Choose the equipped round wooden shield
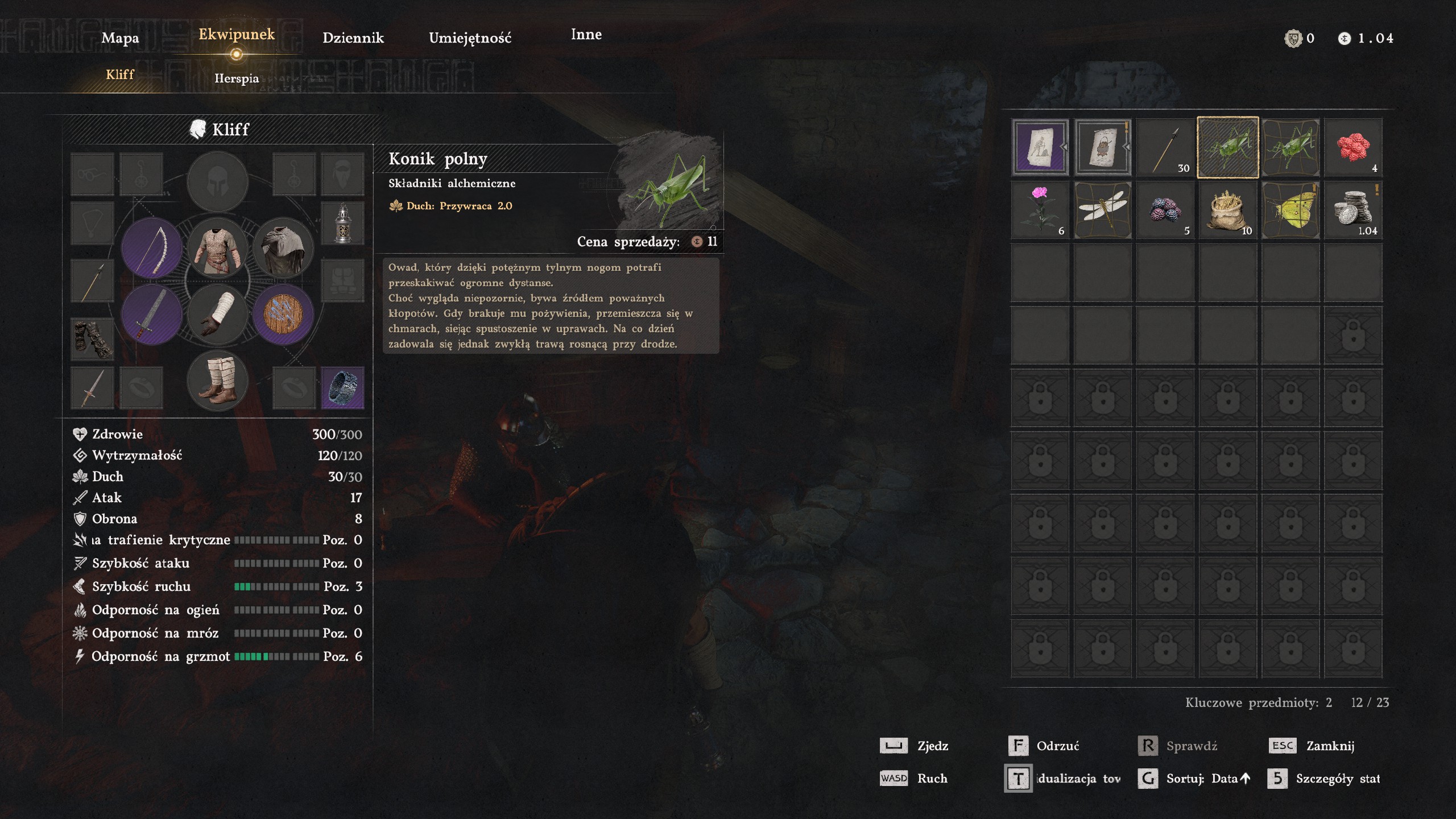1456x819 pixels. [x=283, y=314]
